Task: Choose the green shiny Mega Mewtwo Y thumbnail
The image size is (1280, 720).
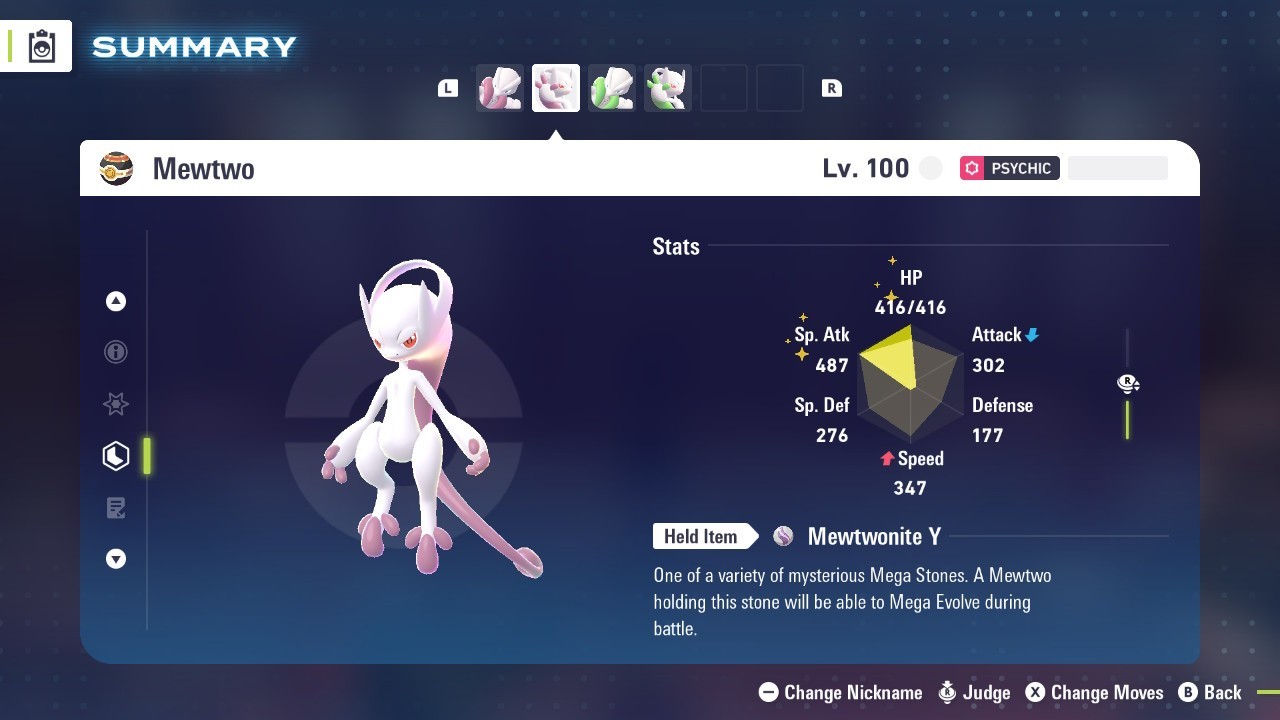Action: [x=668, y=89]
